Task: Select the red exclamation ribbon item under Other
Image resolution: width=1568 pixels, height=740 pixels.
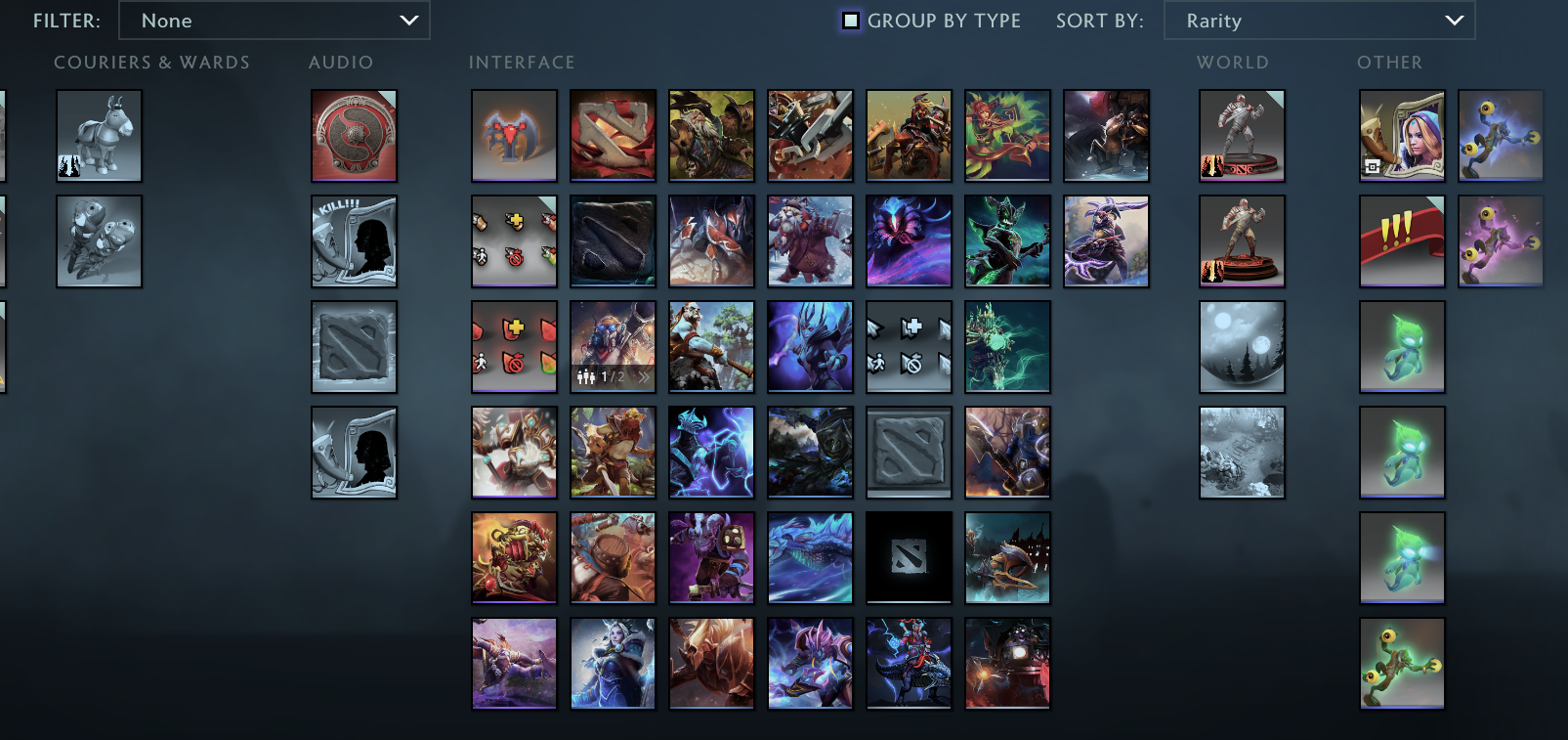Action: [1401, 241]
